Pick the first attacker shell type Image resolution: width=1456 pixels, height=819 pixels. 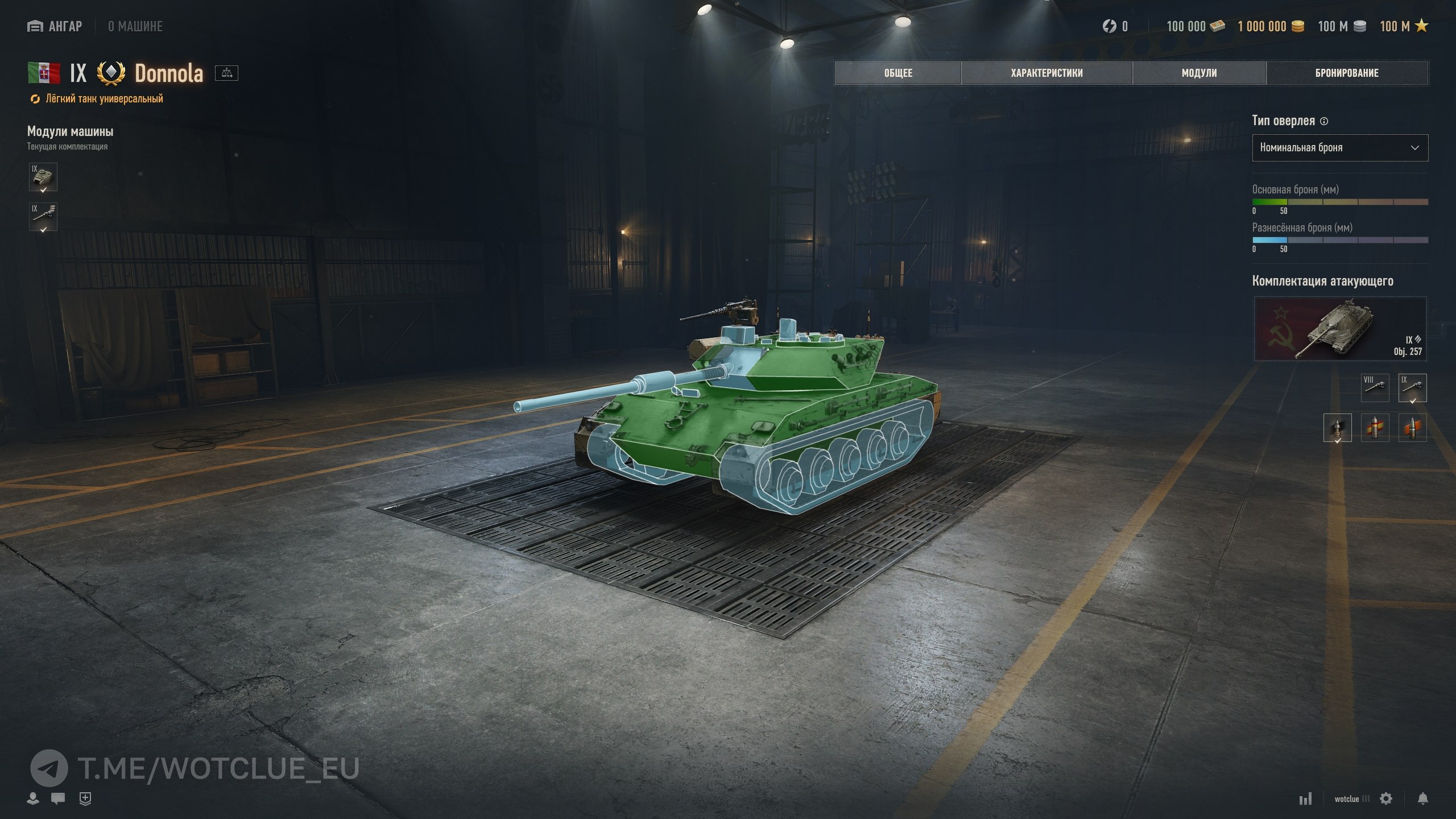click(1337, 428)
